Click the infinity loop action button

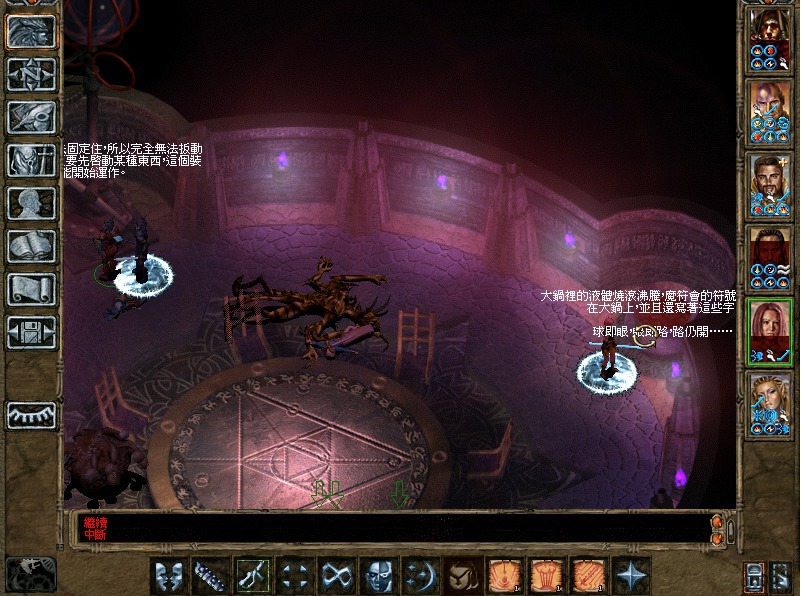tap(335, 575)
